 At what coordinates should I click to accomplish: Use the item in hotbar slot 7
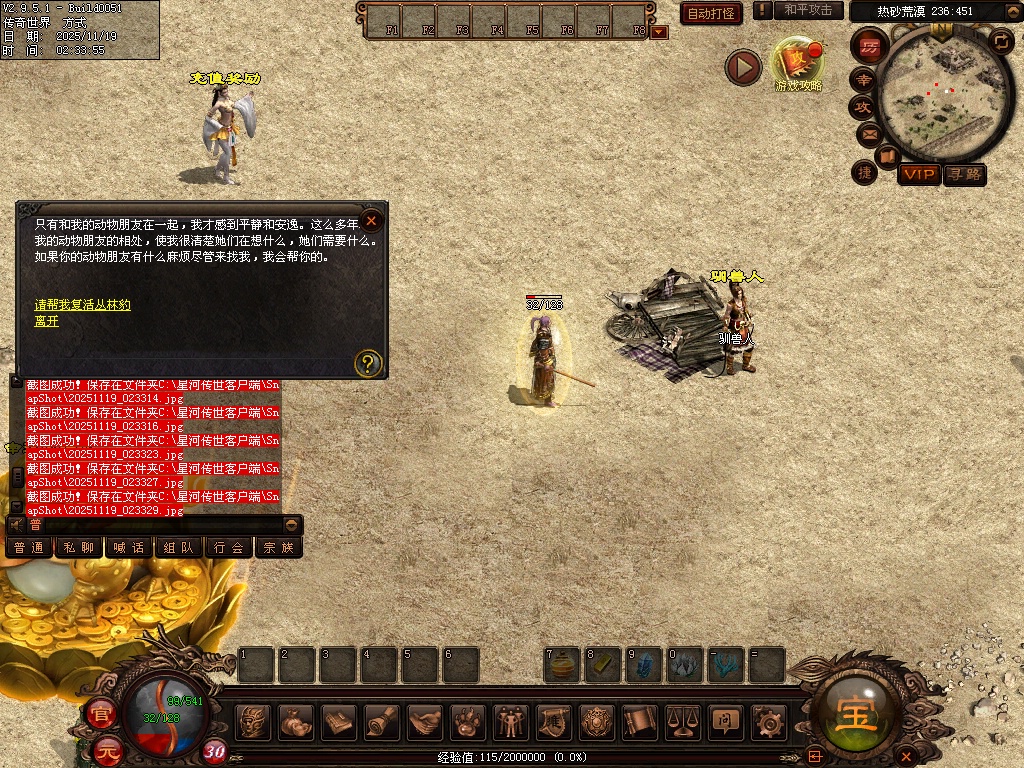(x=563, y=666)
